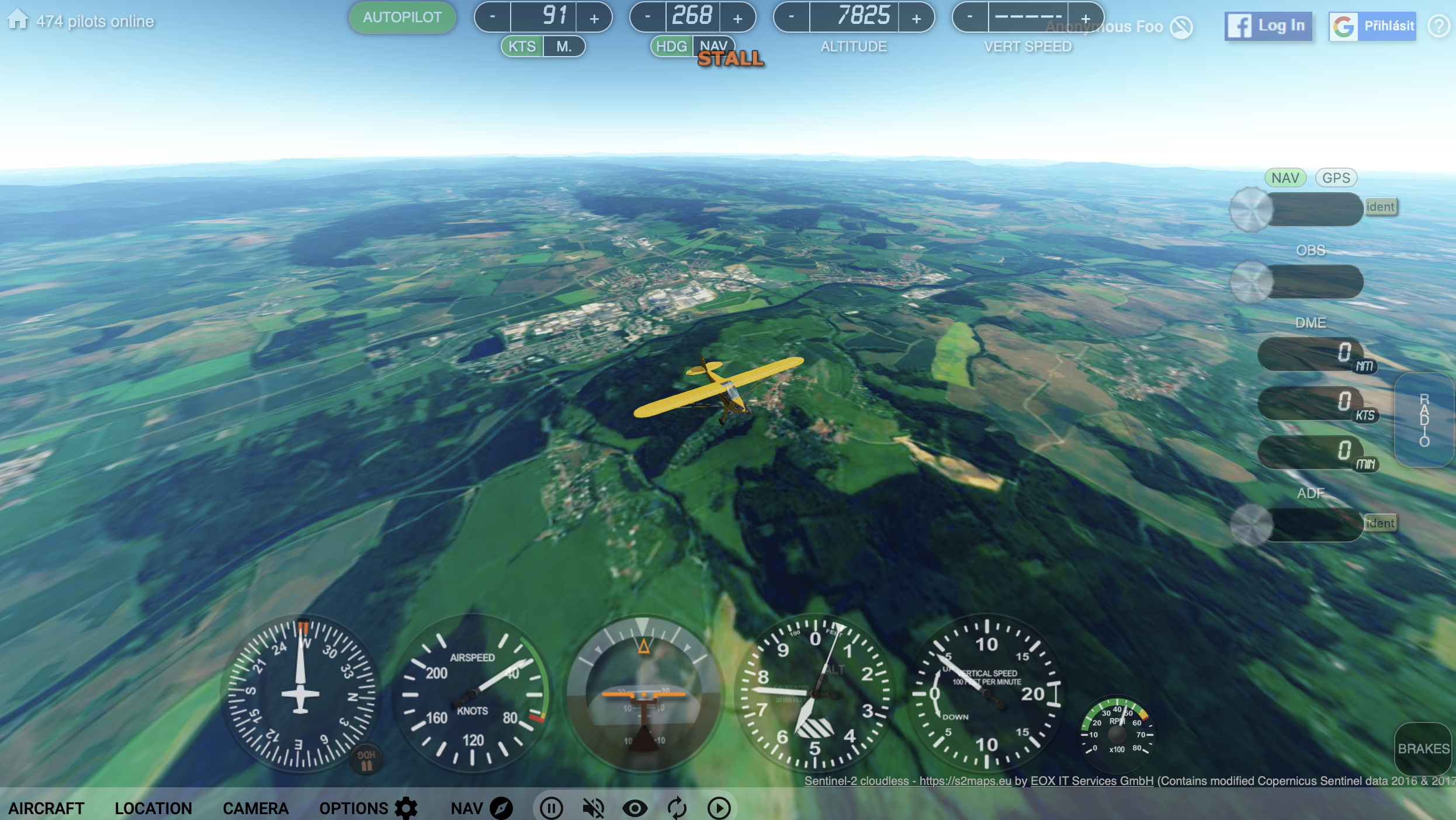The image size is (1456, 820).
Task: Toggle the eye view icon
Action: coord(635,808)
